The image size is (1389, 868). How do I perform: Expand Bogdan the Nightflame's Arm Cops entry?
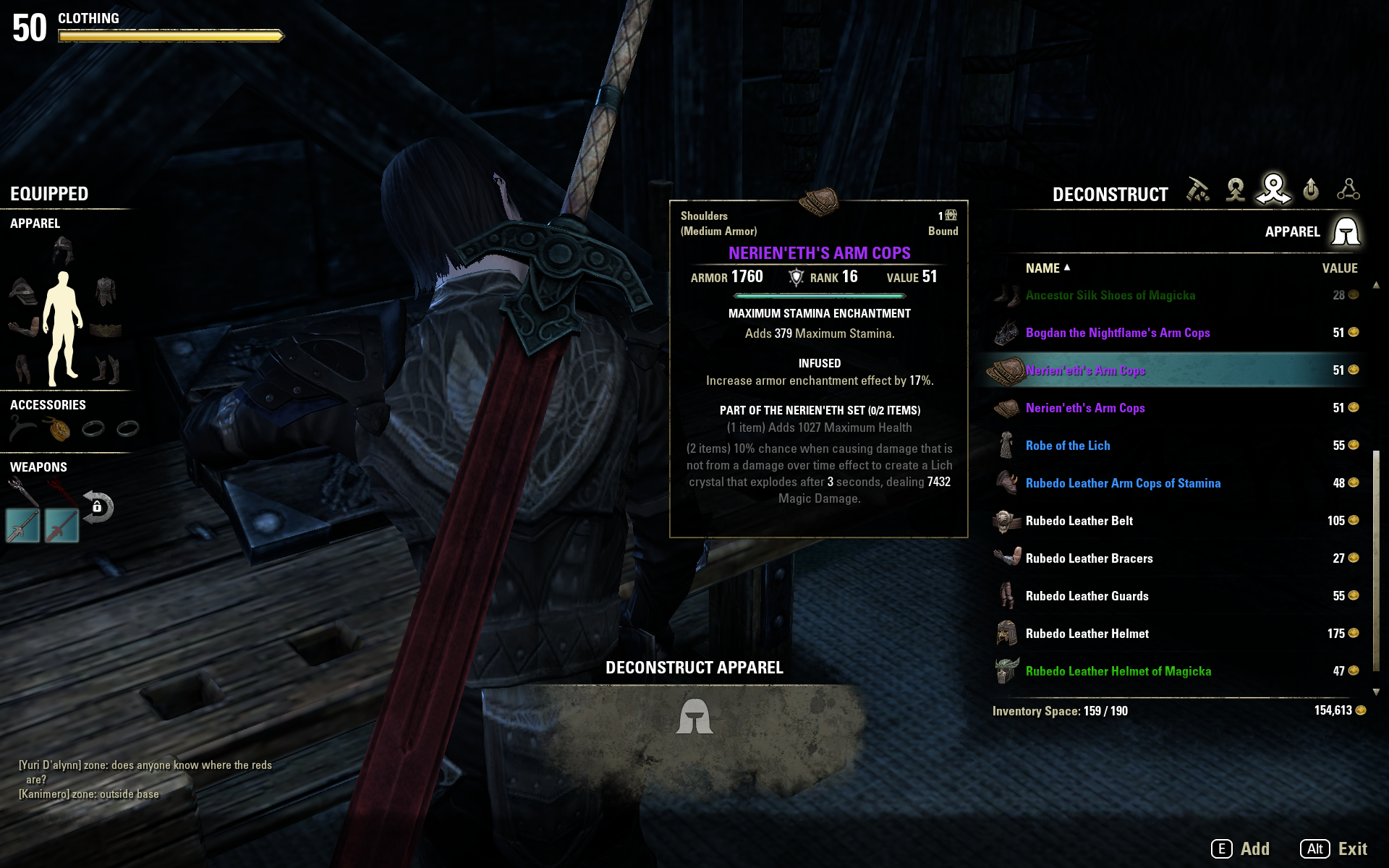1118,333
